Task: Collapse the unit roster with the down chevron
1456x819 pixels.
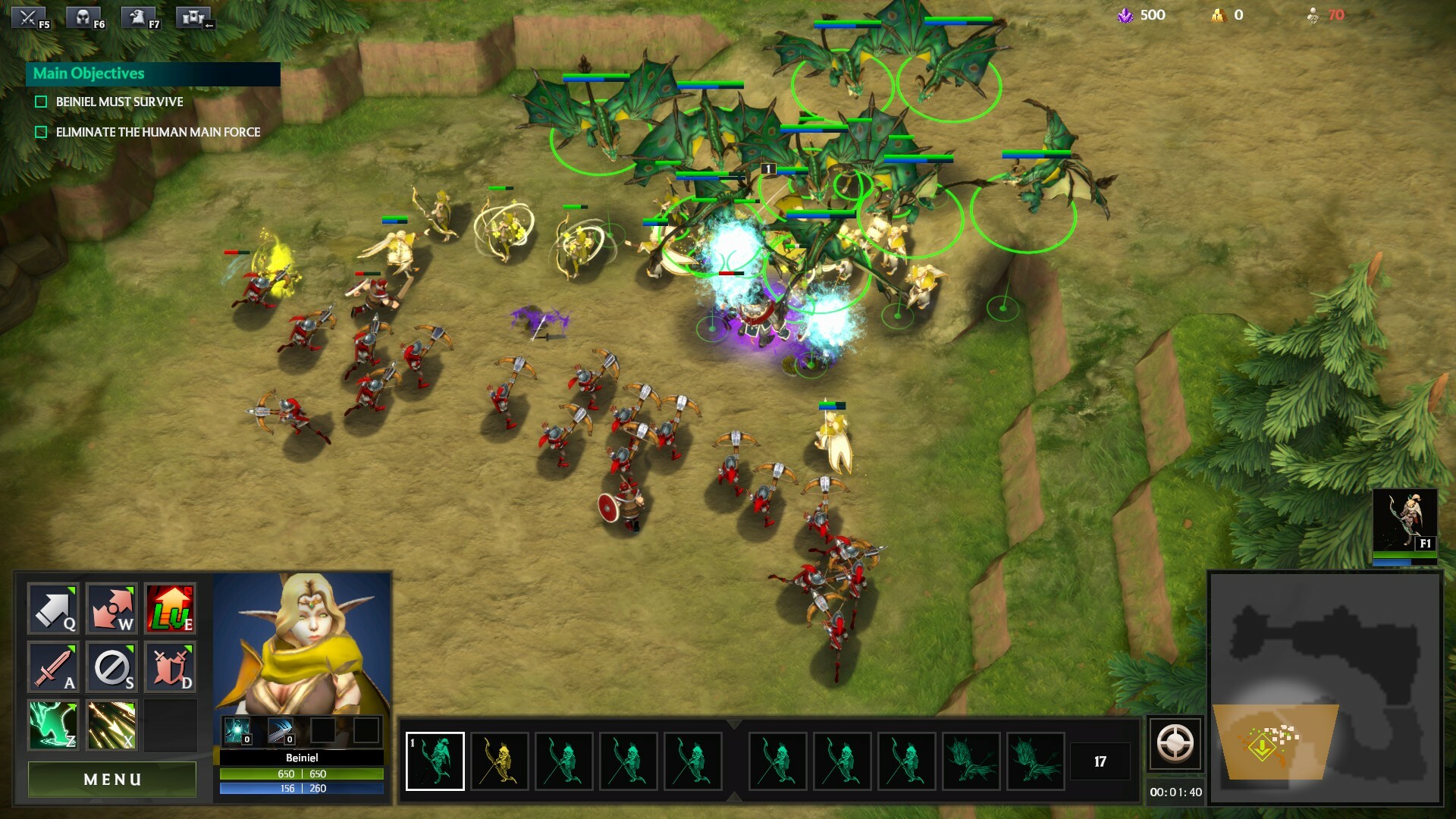Action: 733,798
